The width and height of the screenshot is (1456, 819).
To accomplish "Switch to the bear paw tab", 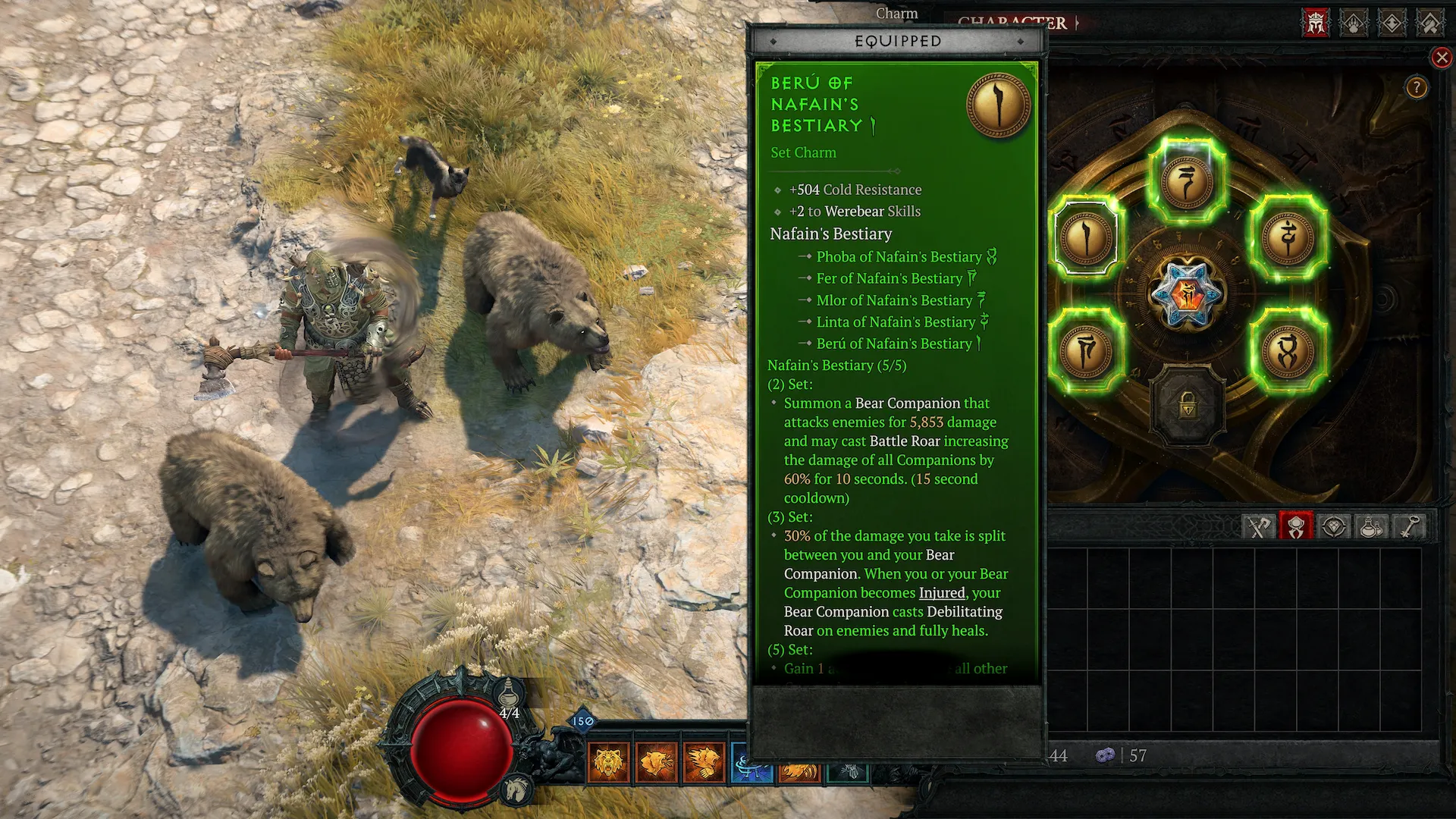I will pyautogui.click(x=1354, y=23).
